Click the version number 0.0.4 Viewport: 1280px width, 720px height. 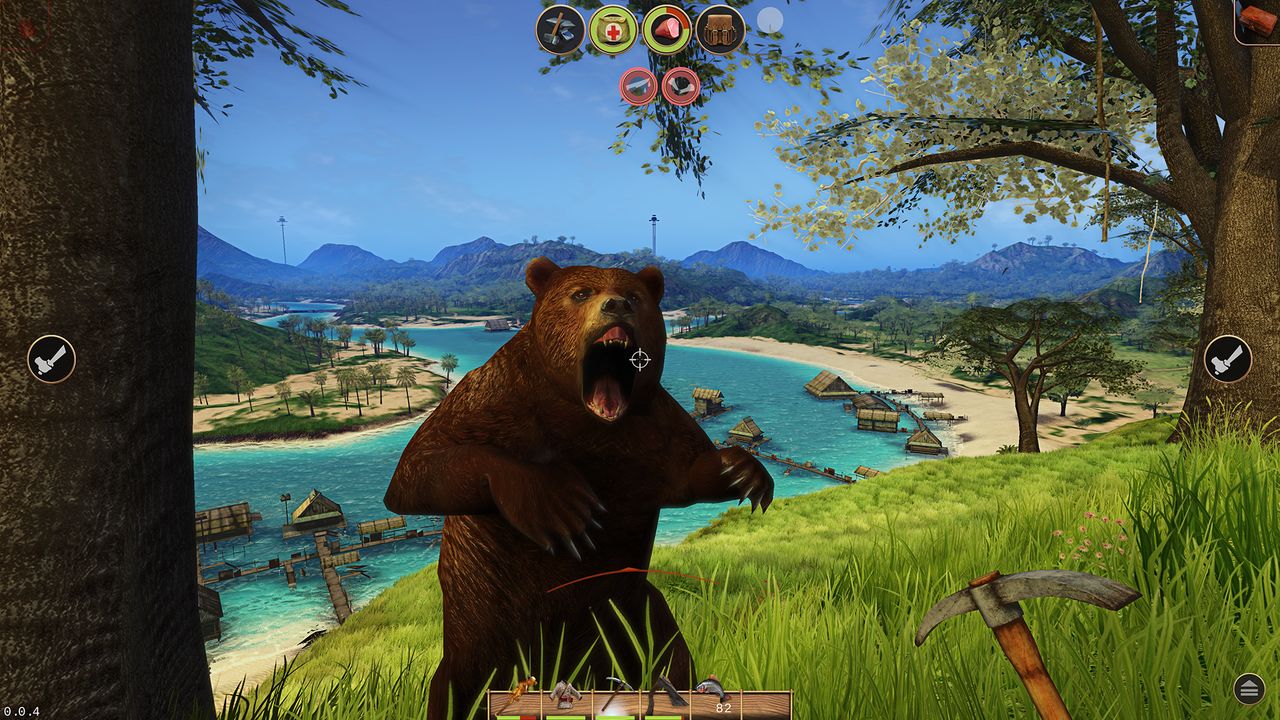click(20, 711)
